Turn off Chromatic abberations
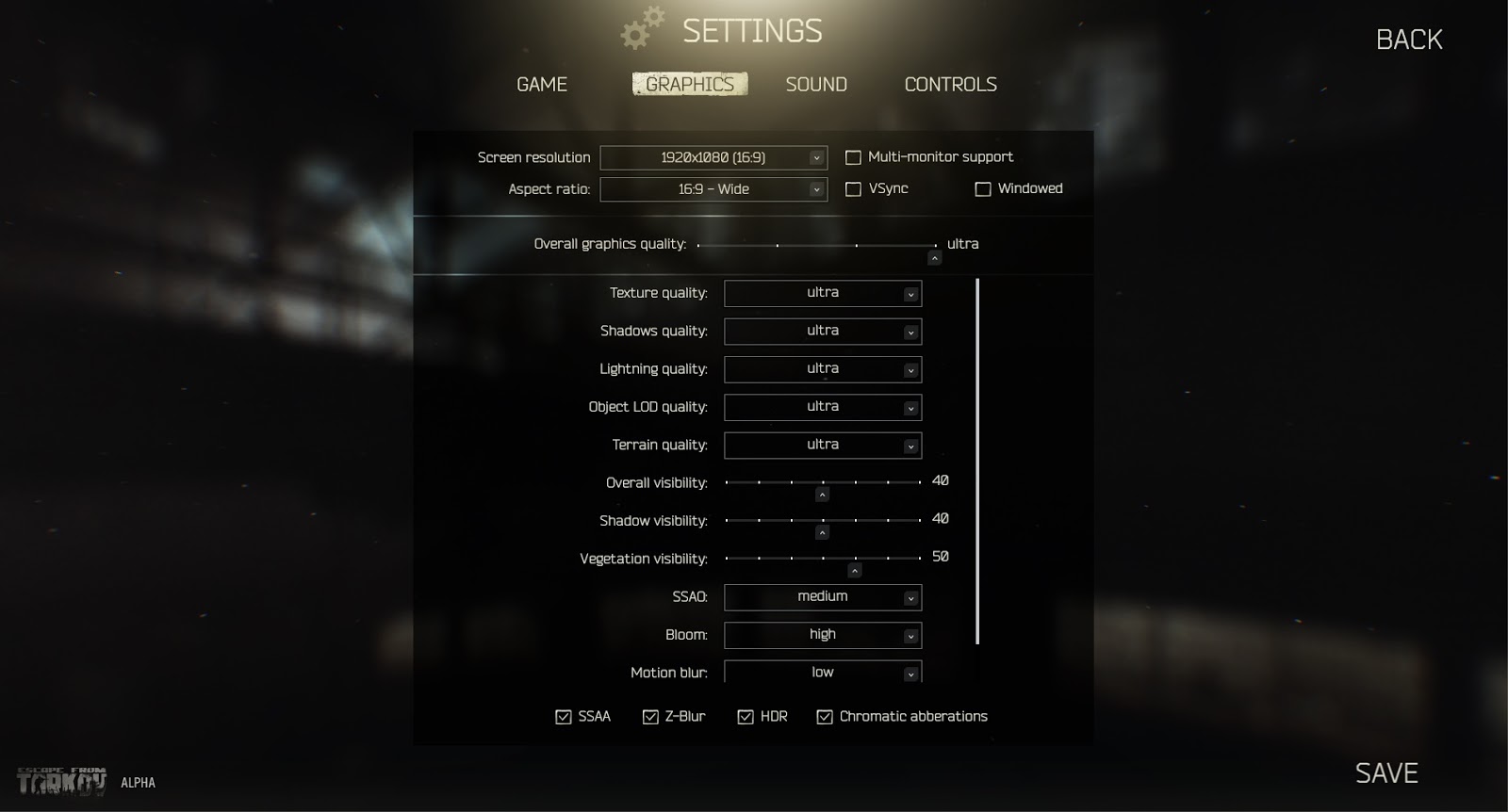The height and width of the screenshot is (812, 1508). point(825,716)
